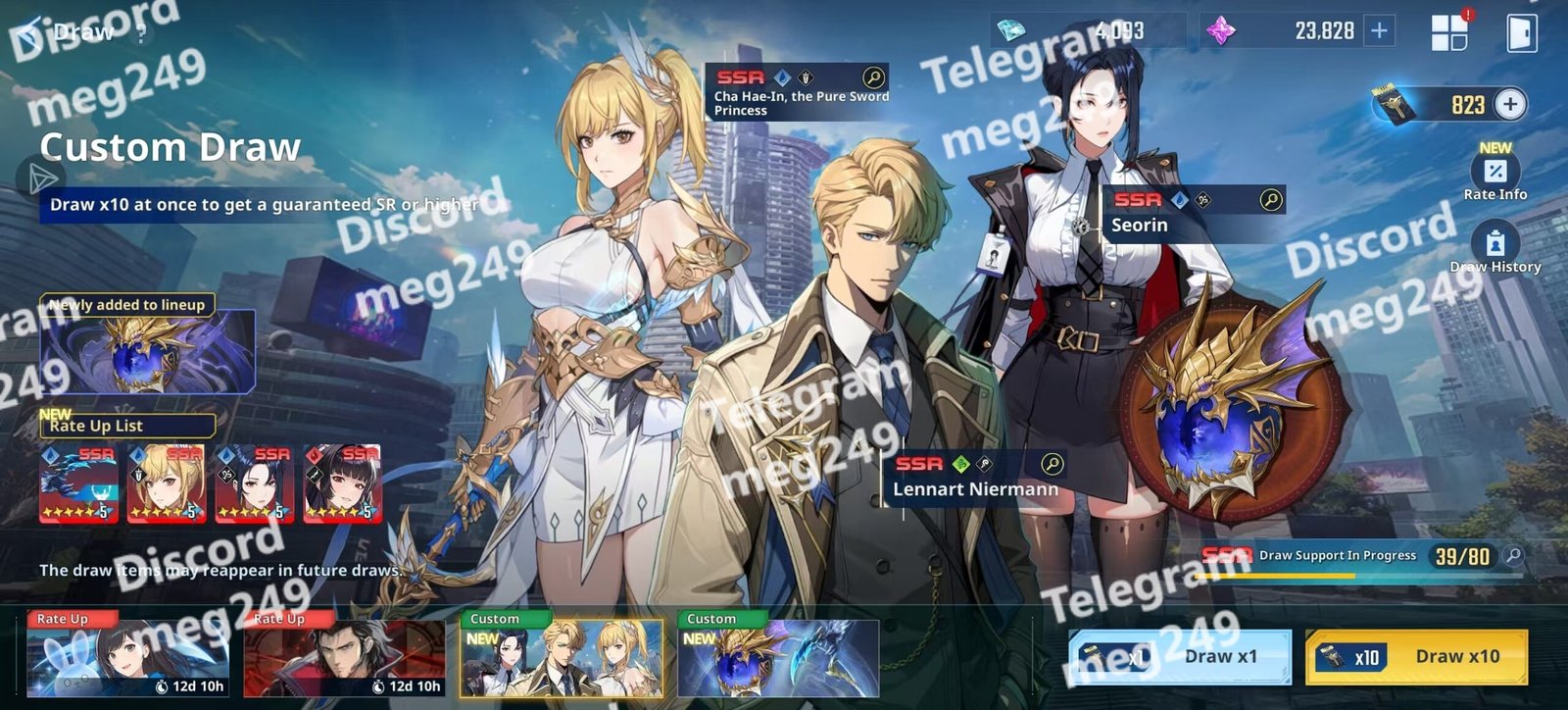1568x710 pixels.
Task: Add more draw tickets
Action: (1510, 104)
